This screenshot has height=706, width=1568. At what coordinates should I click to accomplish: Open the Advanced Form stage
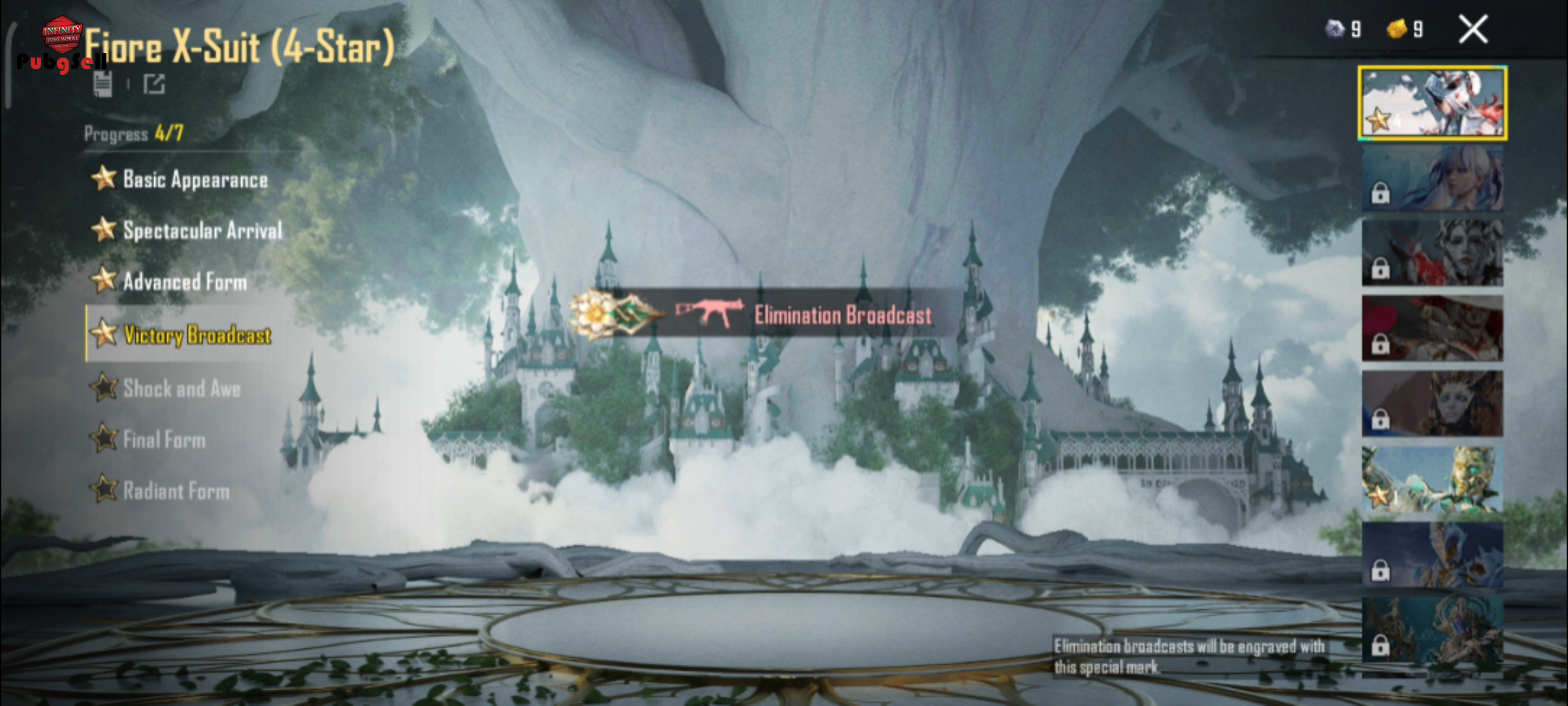pos(185,282)
